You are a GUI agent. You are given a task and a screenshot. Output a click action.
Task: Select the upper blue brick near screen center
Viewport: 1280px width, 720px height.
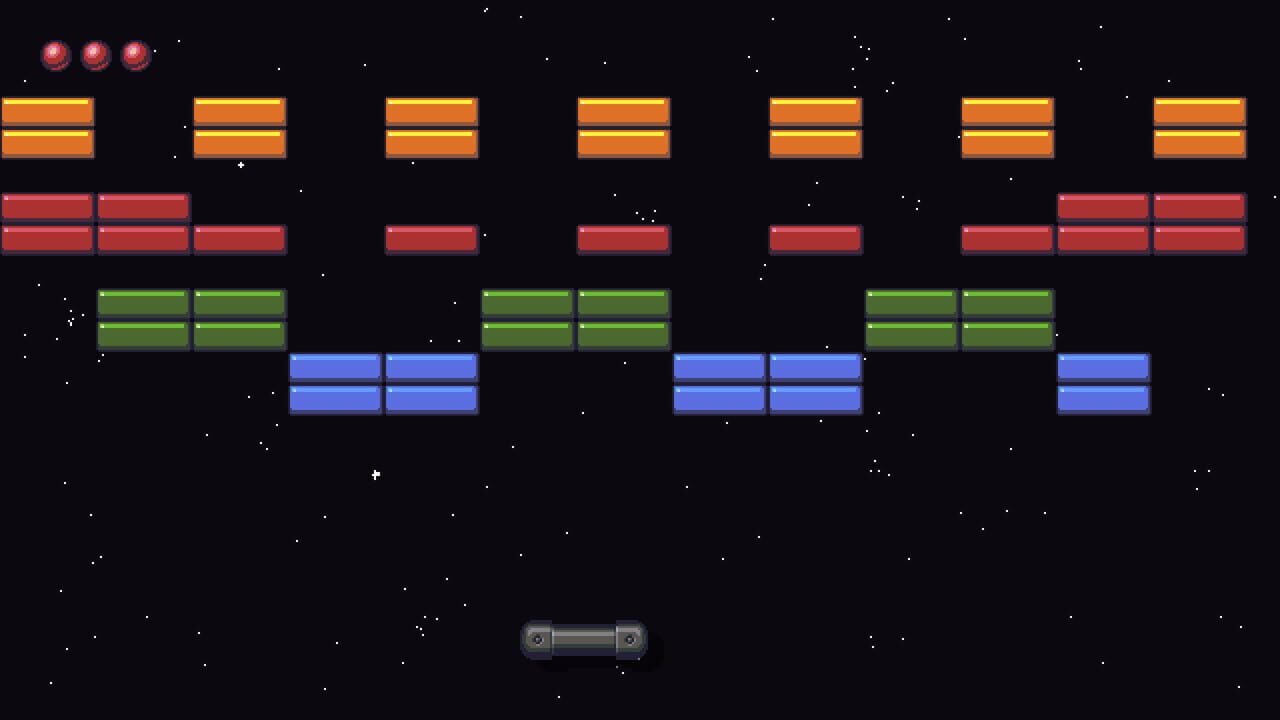(718, 367)
